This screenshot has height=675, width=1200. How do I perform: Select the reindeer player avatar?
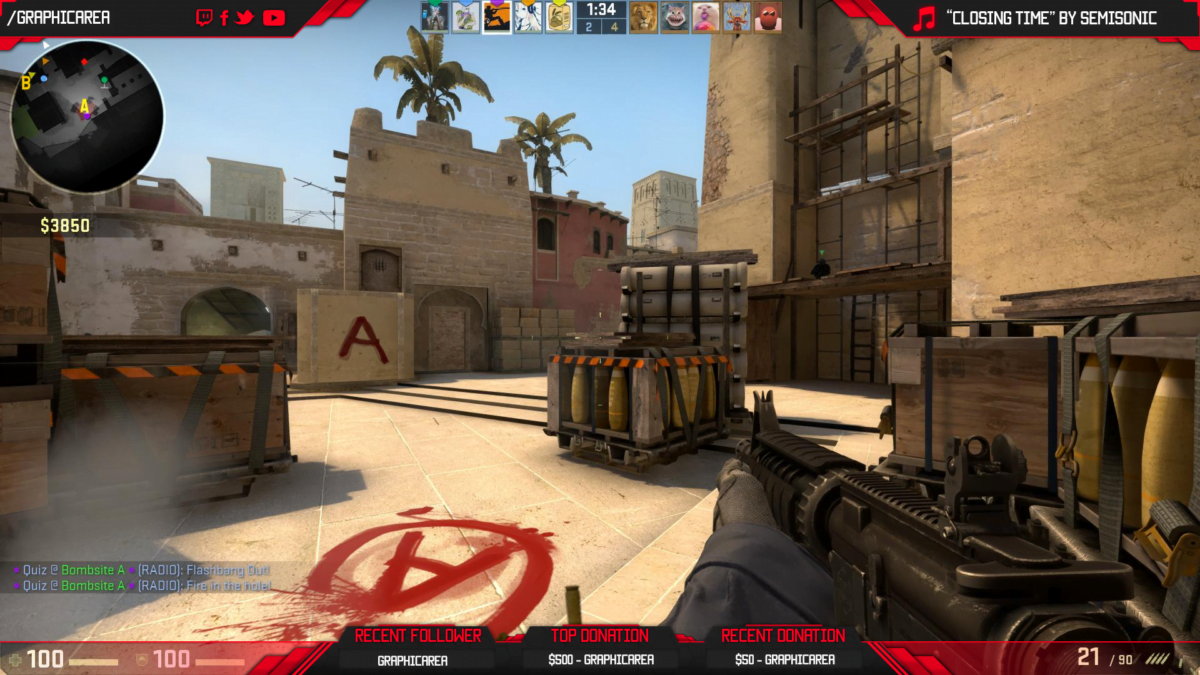tap(737, 17)
